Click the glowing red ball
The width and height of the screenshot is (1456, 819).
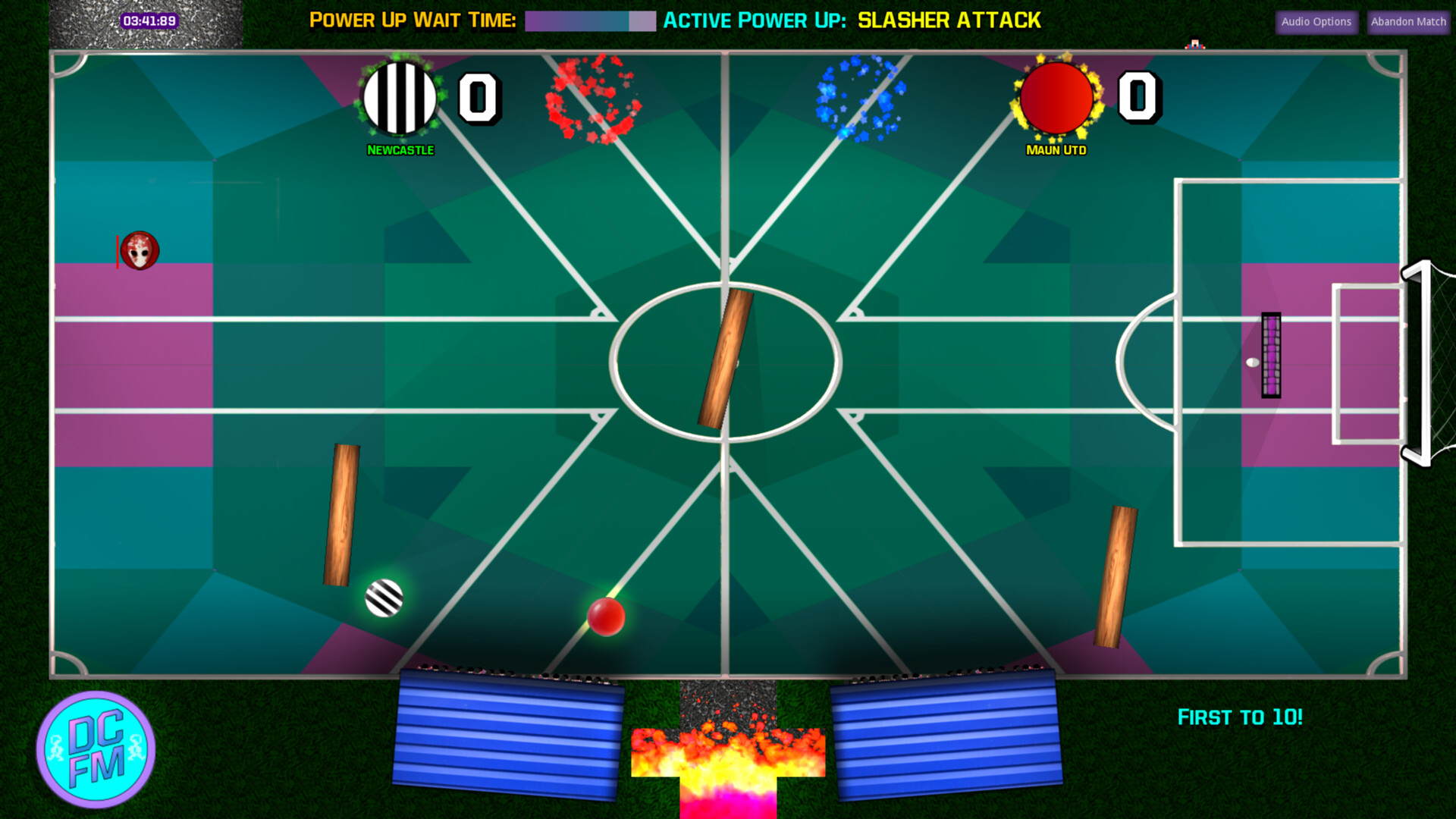[606, 616]
